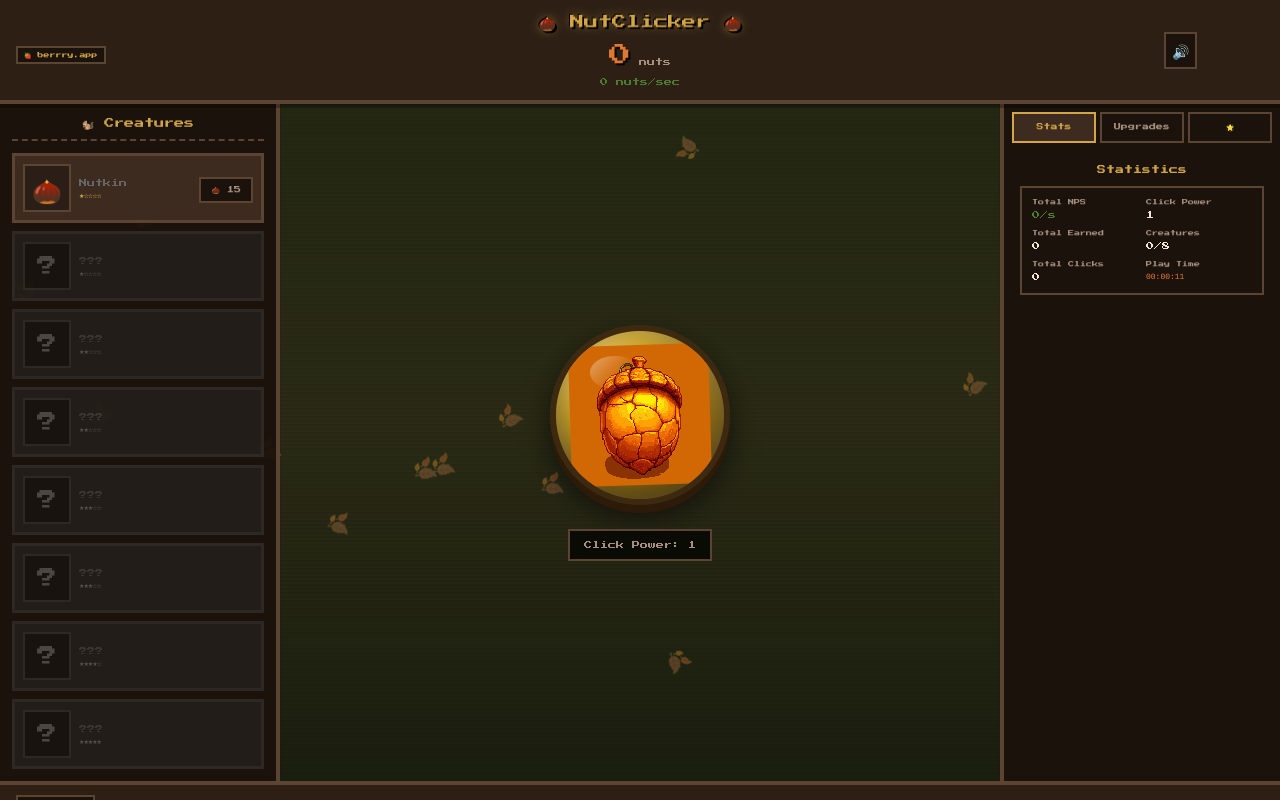Click the berry icon on the berrry.app badge
This screenshot has height=800, width=1280.
(x=27, y=55)
